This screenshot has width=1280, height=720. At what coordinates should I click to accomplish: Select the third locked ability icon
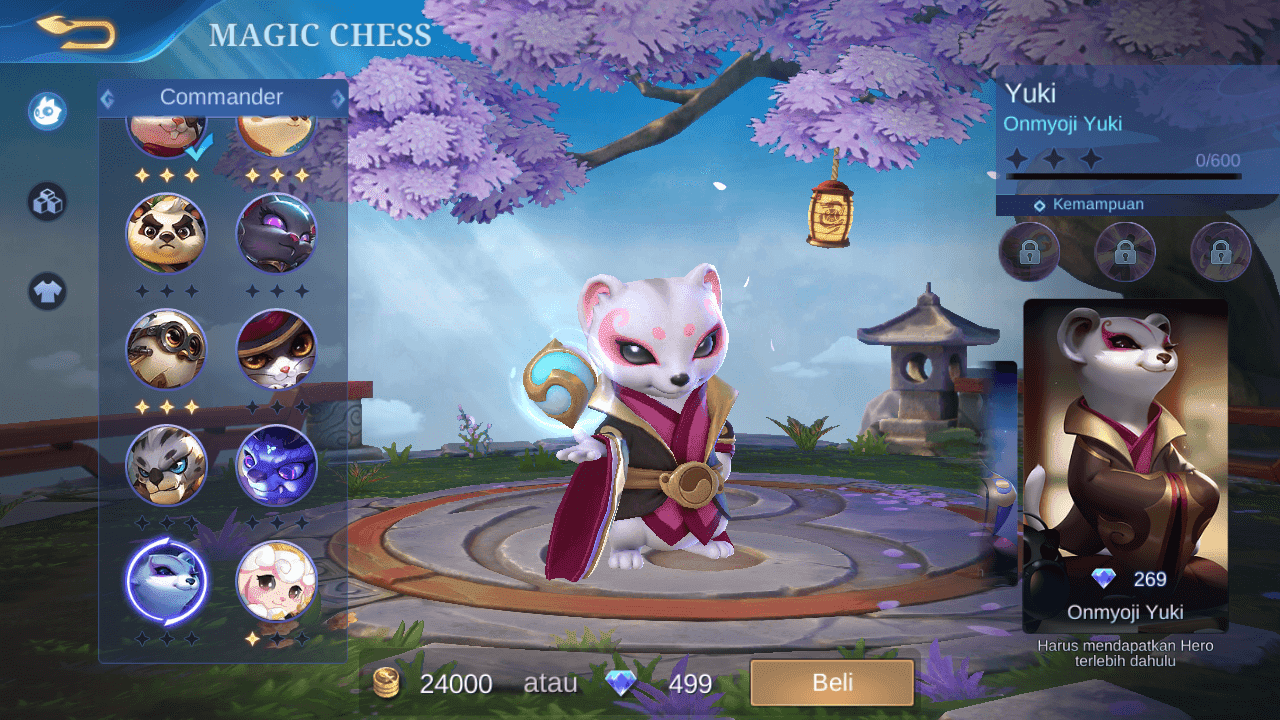coord(1219,252)
